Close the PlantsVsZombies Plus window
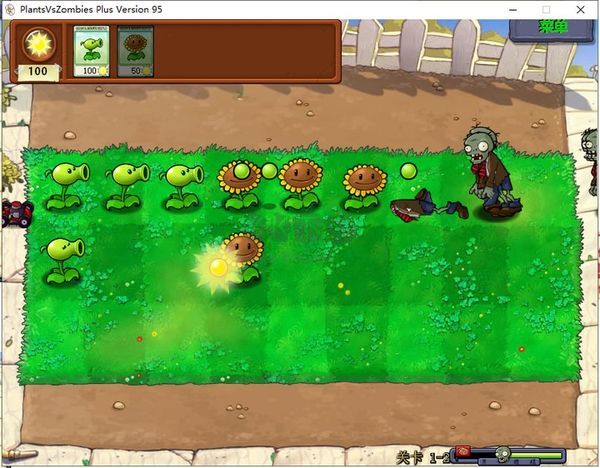600x468 pixels. (x=582, y=8)
